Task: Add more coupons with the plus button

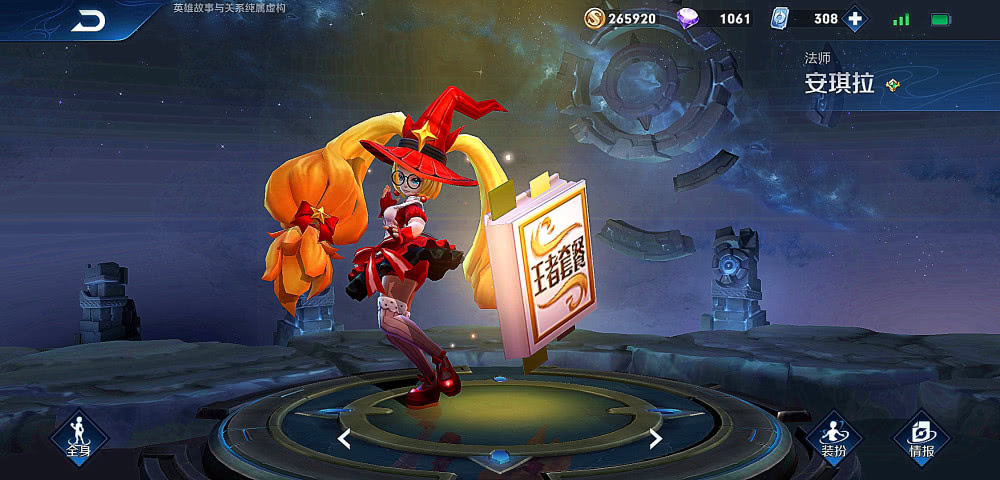Action: point(854,19)
